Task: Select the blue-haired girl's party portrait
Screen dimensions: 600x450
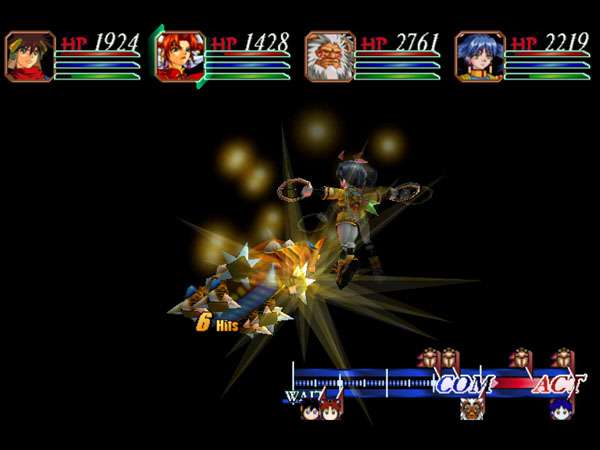Action: pyautogui.click(x=480, y=56)
